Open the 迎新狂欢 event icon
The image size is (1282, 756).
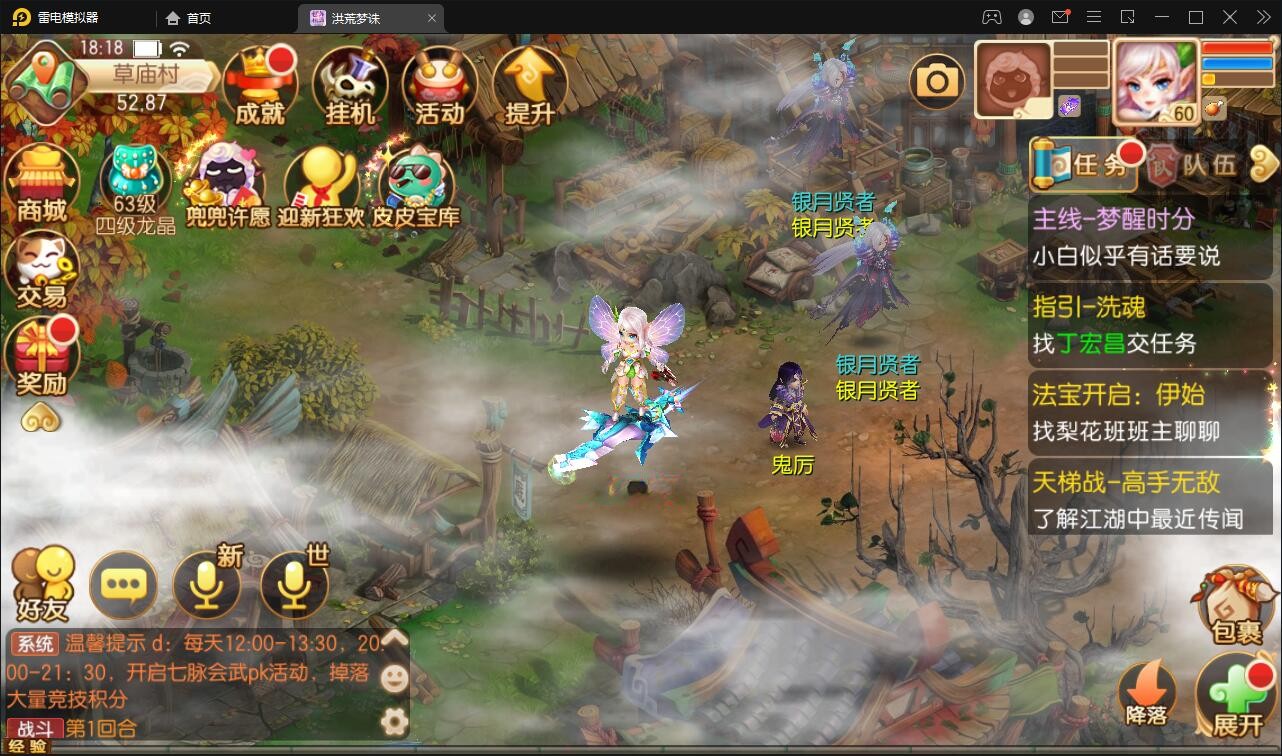320,185
